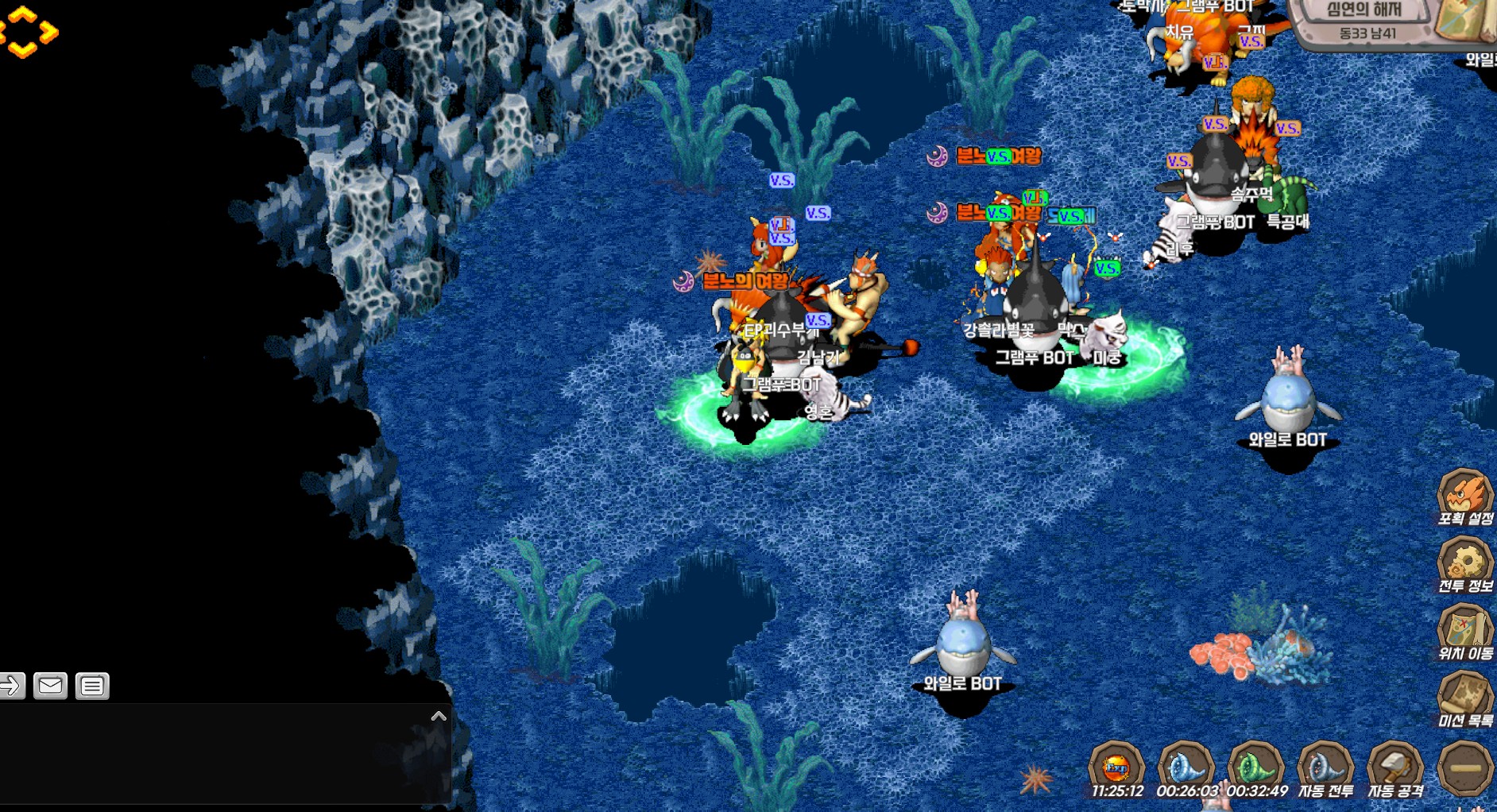Open the 포획 설정 capture settings
1497x812 pixels.
coord(1464,497)
